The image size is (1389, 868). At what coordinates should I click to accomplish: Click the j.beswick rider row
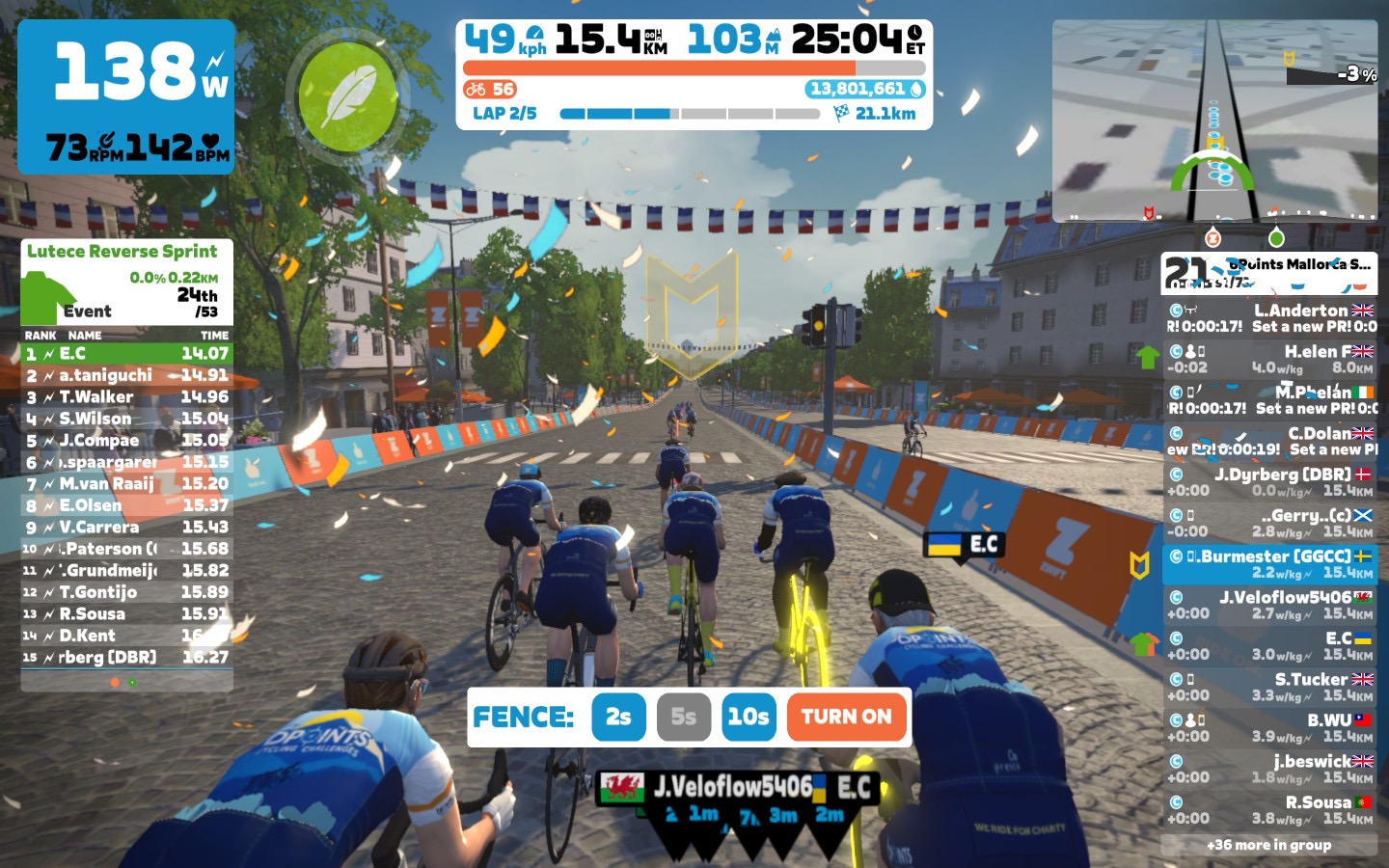(x=1269, y=769)
